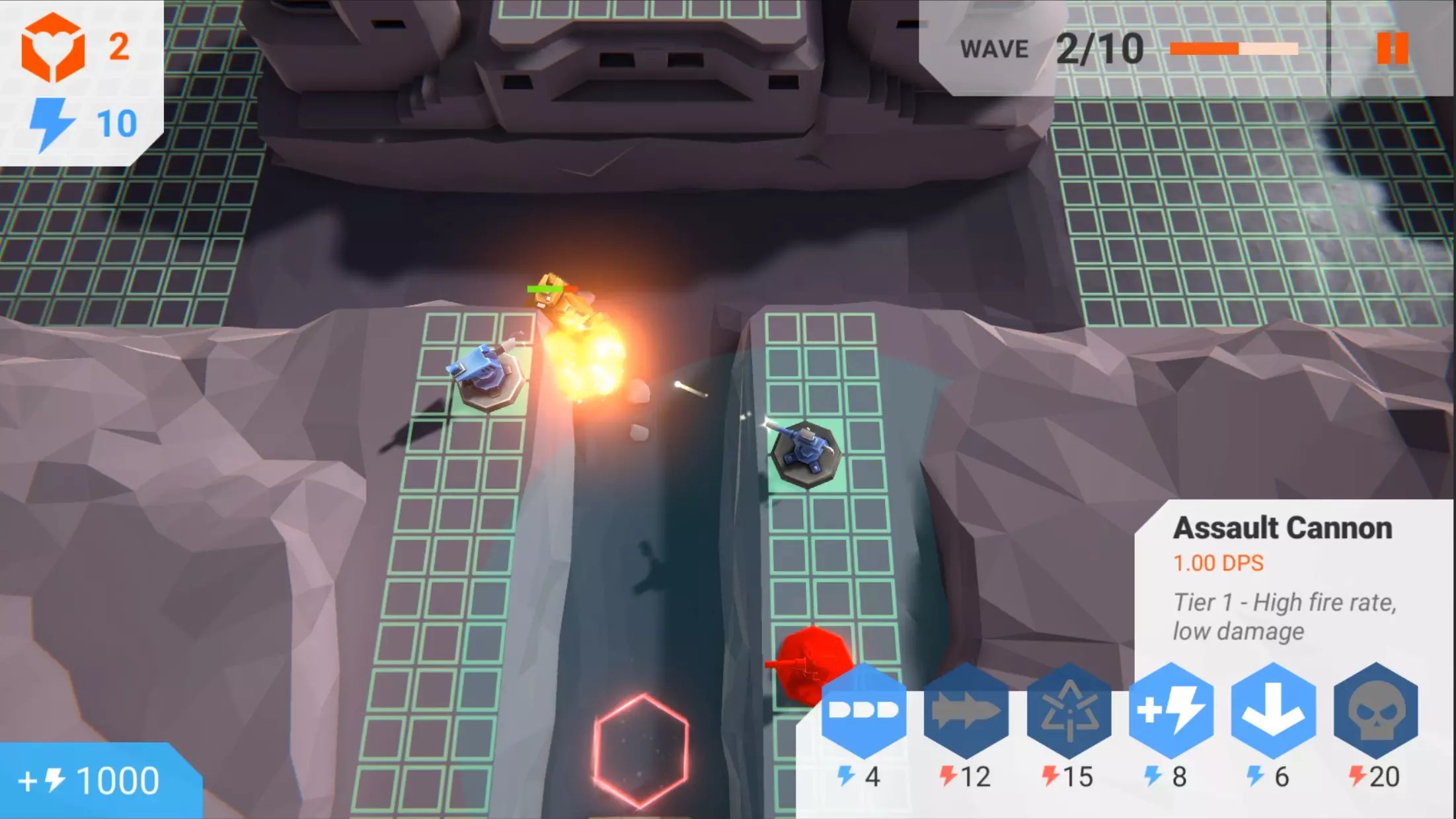Click the Assault Cannon title in info panel
The height and width of the screenshot is (819, 1456).
click(1285, 527)
